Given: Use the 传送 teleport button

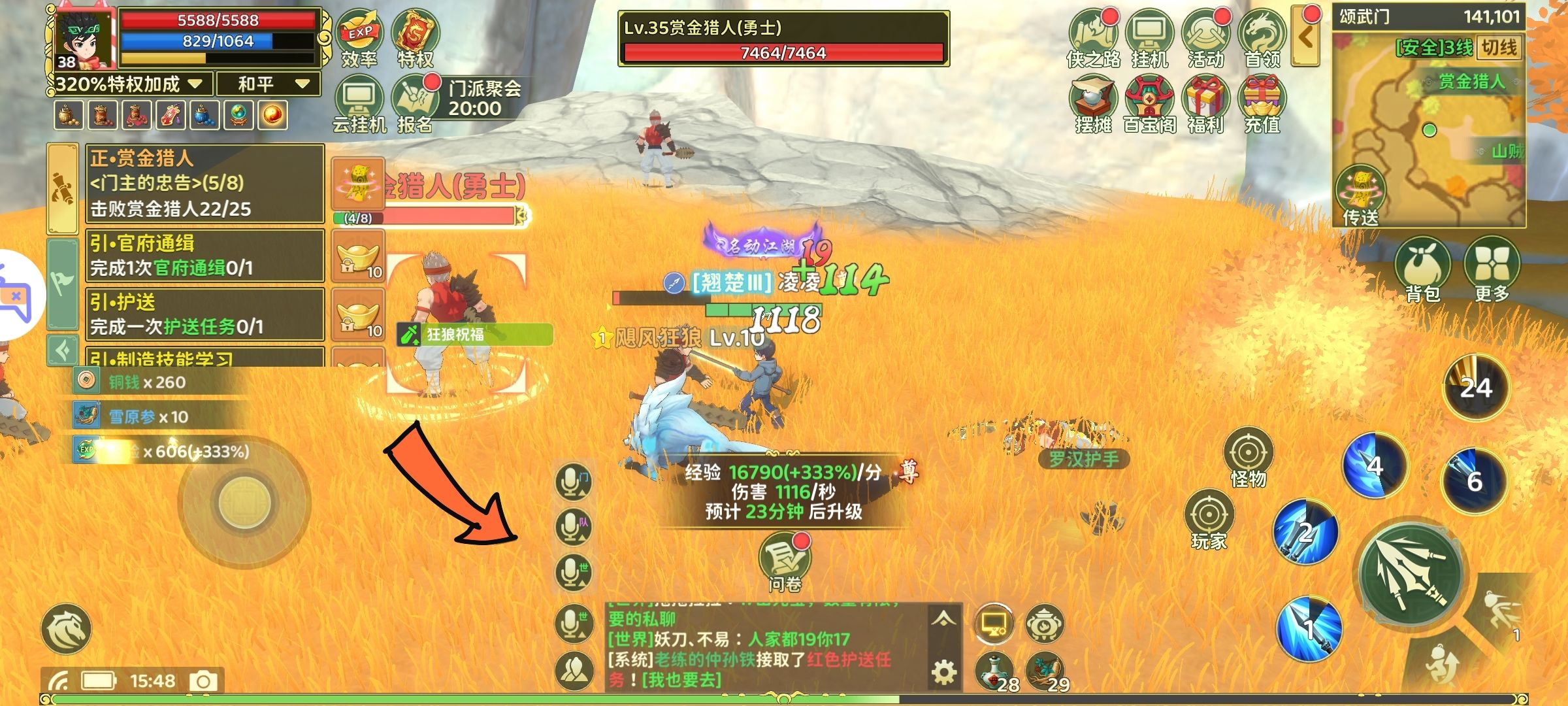Looking at the screenshot, I should click(x=1360, y=195).
